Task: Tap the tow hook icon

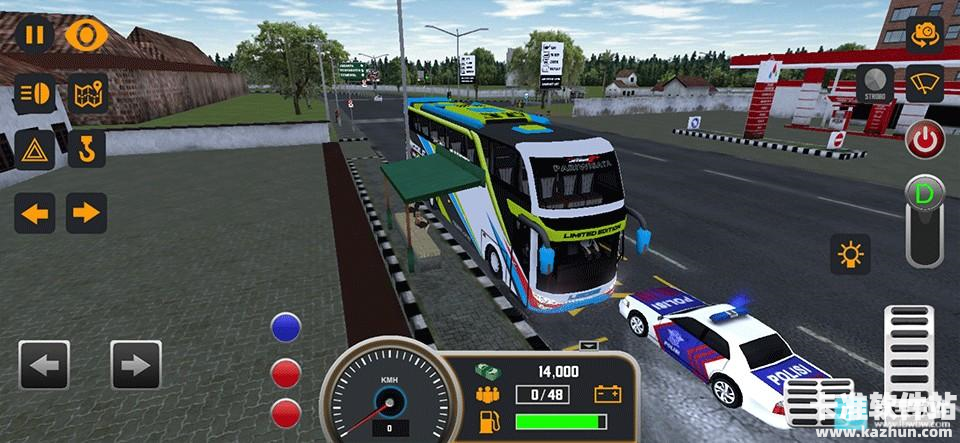Action: click(x=87, y=151)
